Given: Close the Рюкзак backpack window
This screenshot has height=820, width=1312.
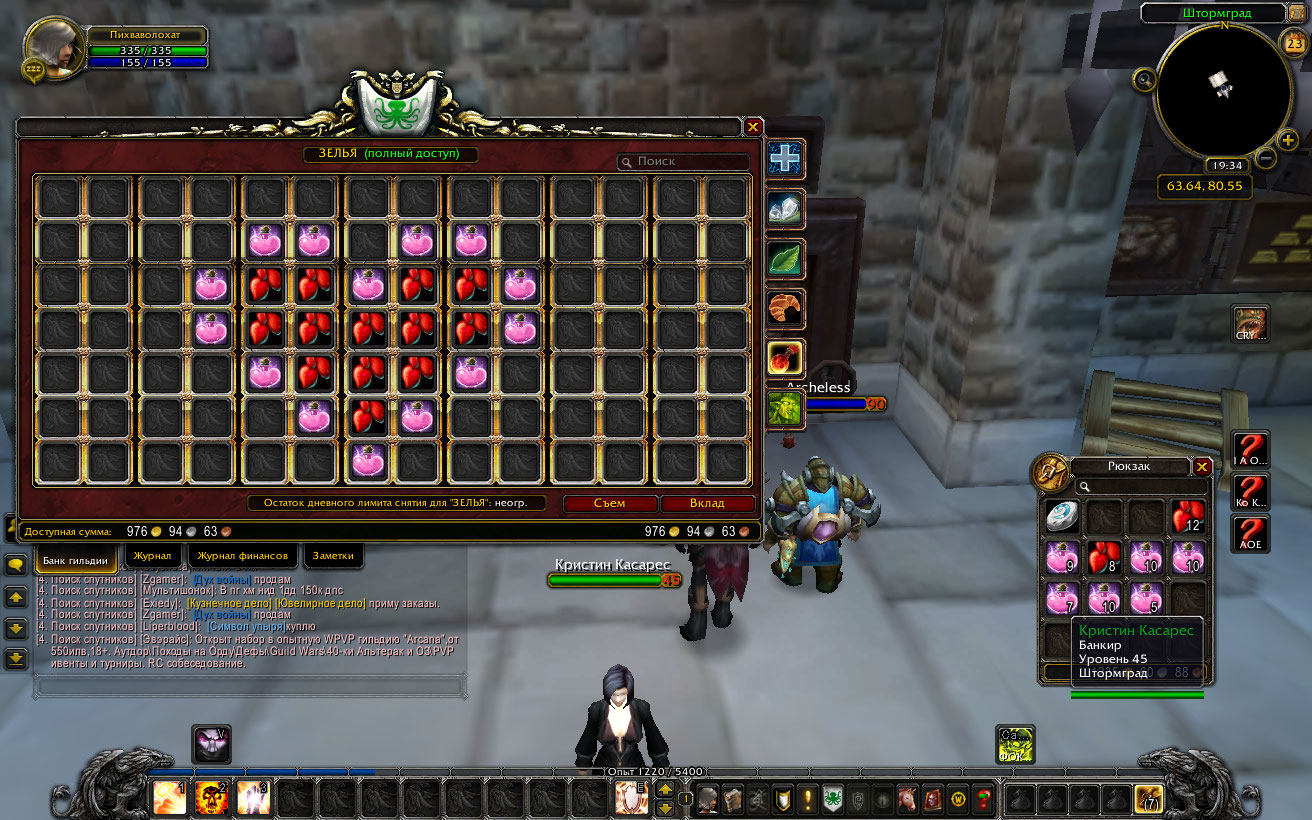Looking at the screenshot, I should pyautogui.click(x=1202, y=467).
